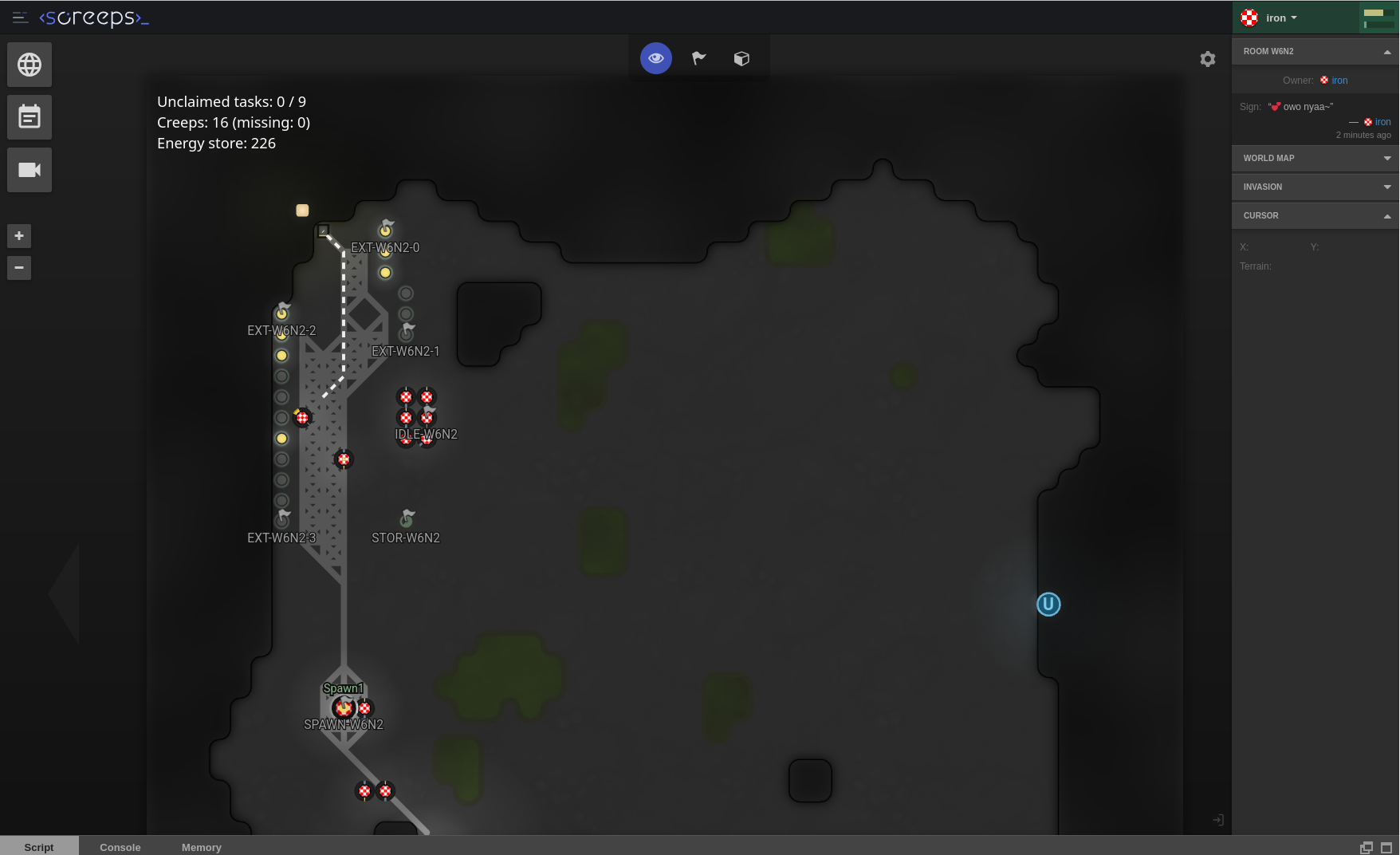
Task: Zoom in using the plus button
Action: tap(18, 235)
